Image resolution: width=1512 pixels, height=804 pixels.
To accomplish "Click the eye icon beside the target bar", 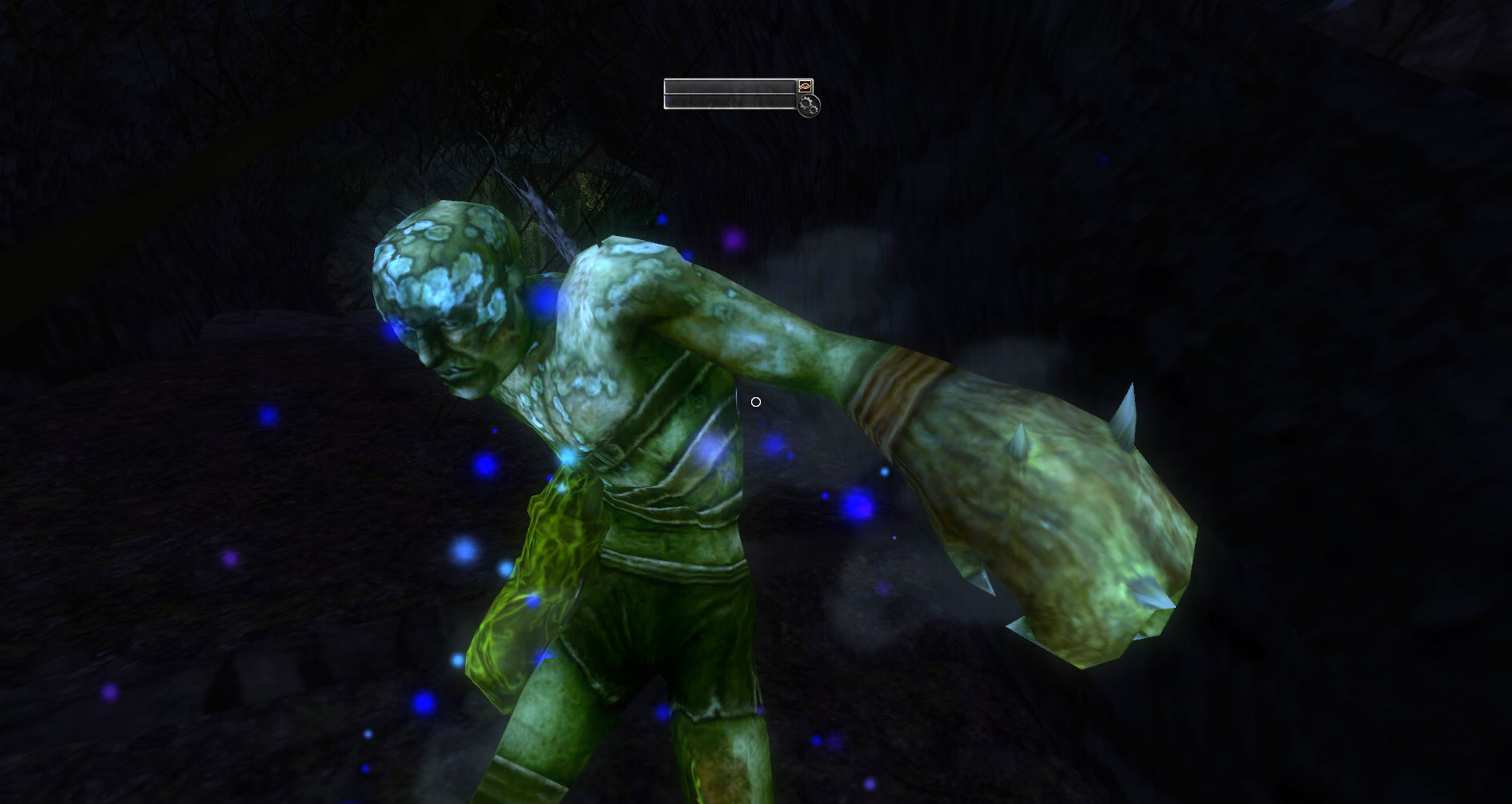I will point(805,86).
